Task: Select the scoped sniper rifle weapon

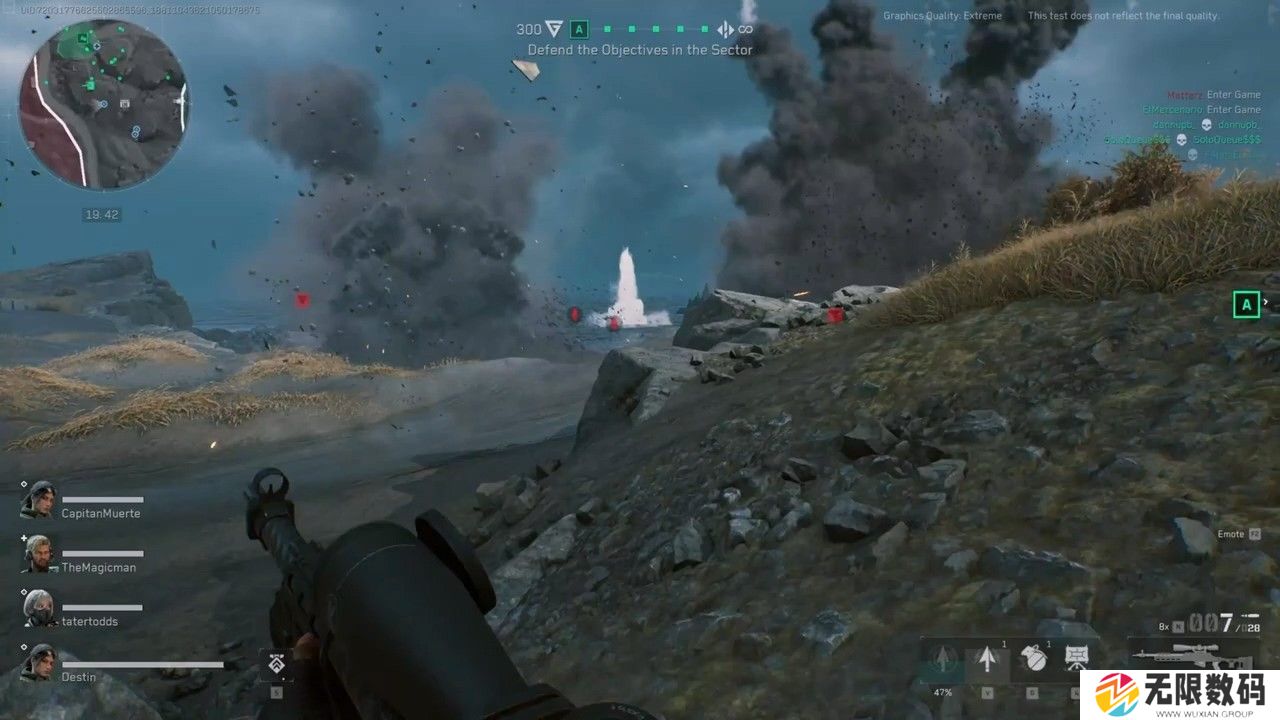Action: pyautogui.click(x=1188, y=657)
